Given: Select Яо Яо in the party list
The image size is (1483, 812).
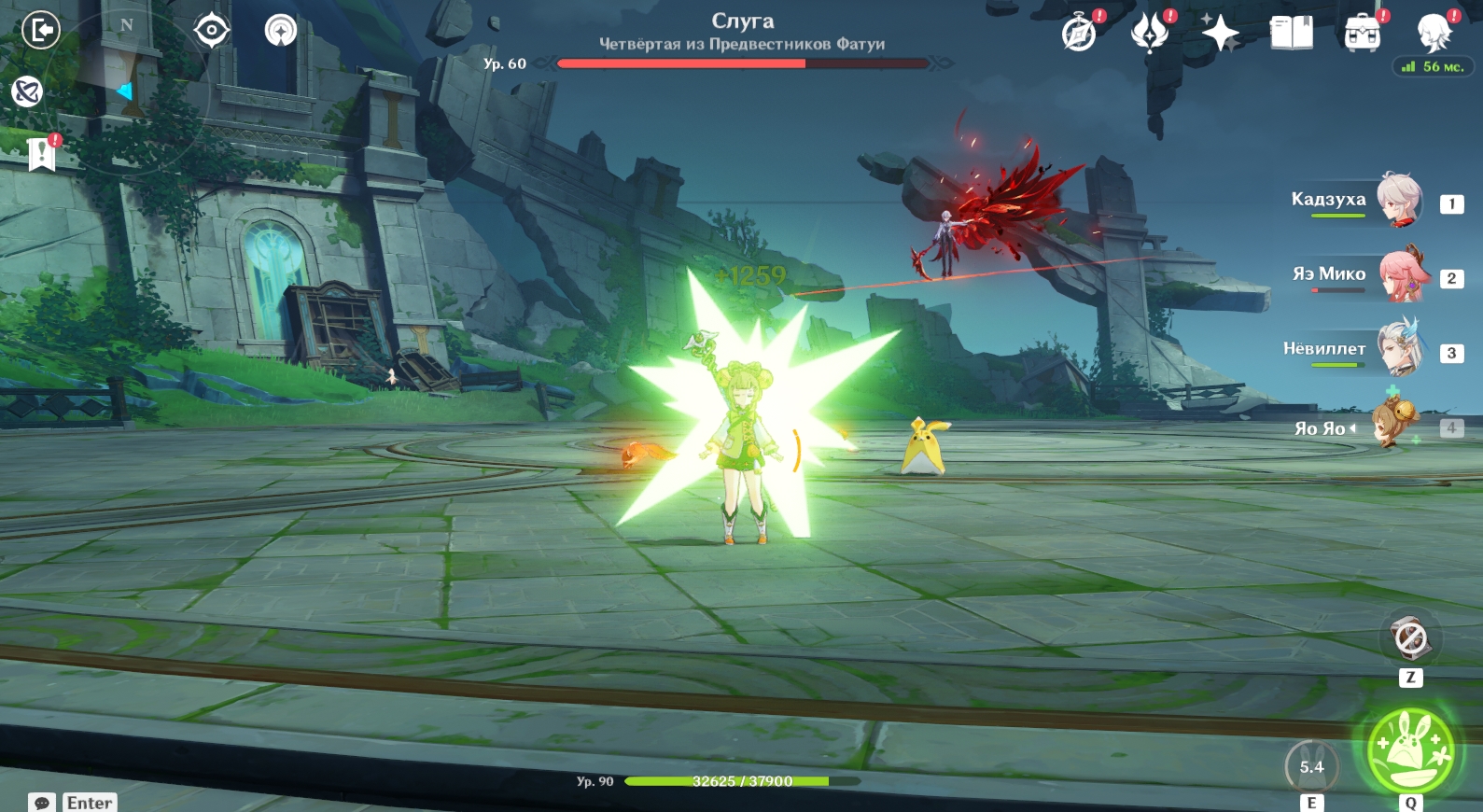Looking at the screenshot, I should [1393, 426].
